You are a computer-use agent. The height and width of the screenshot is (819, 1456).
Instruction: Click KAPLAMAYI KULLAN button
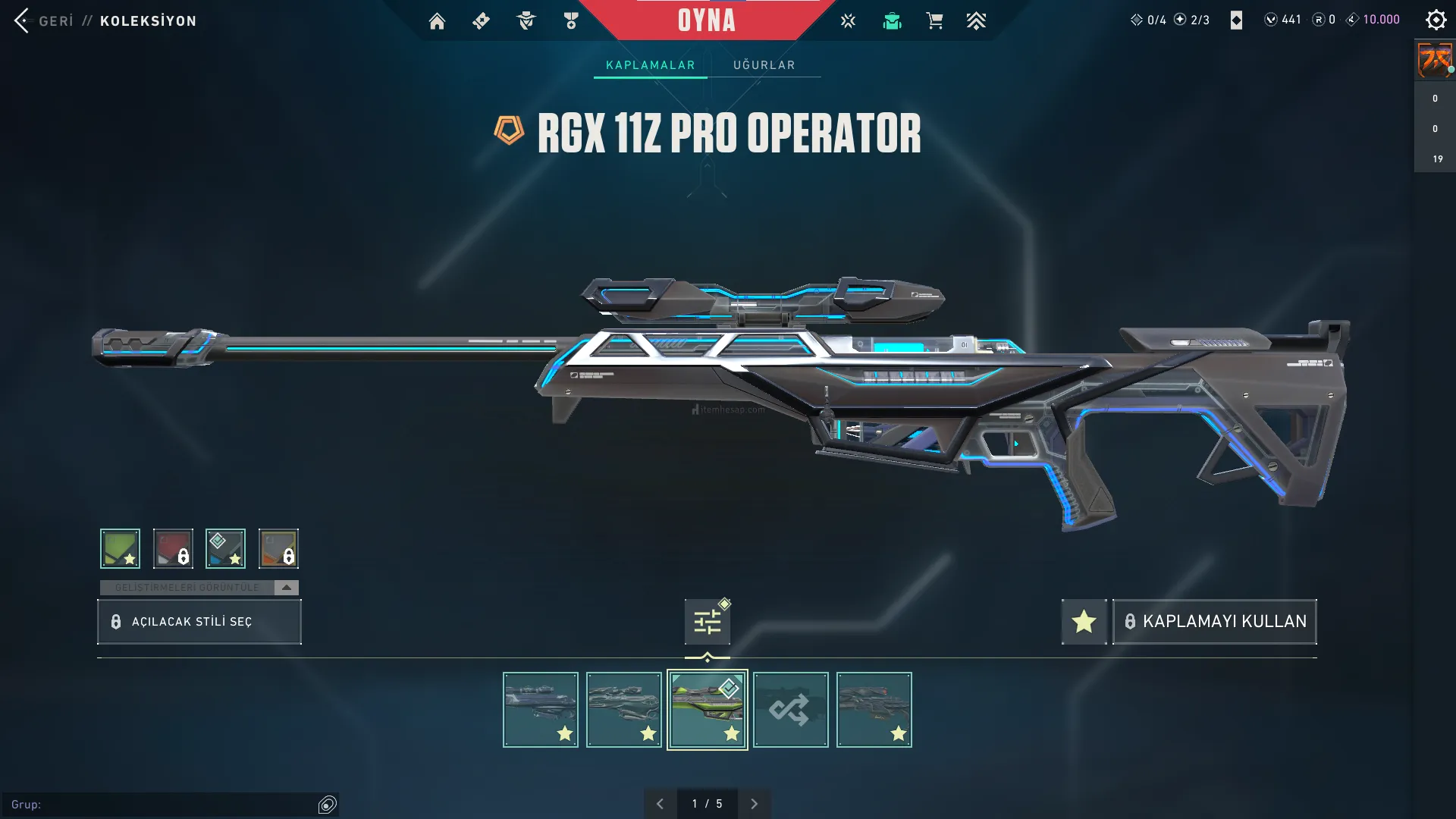[x=1214, y=622]
